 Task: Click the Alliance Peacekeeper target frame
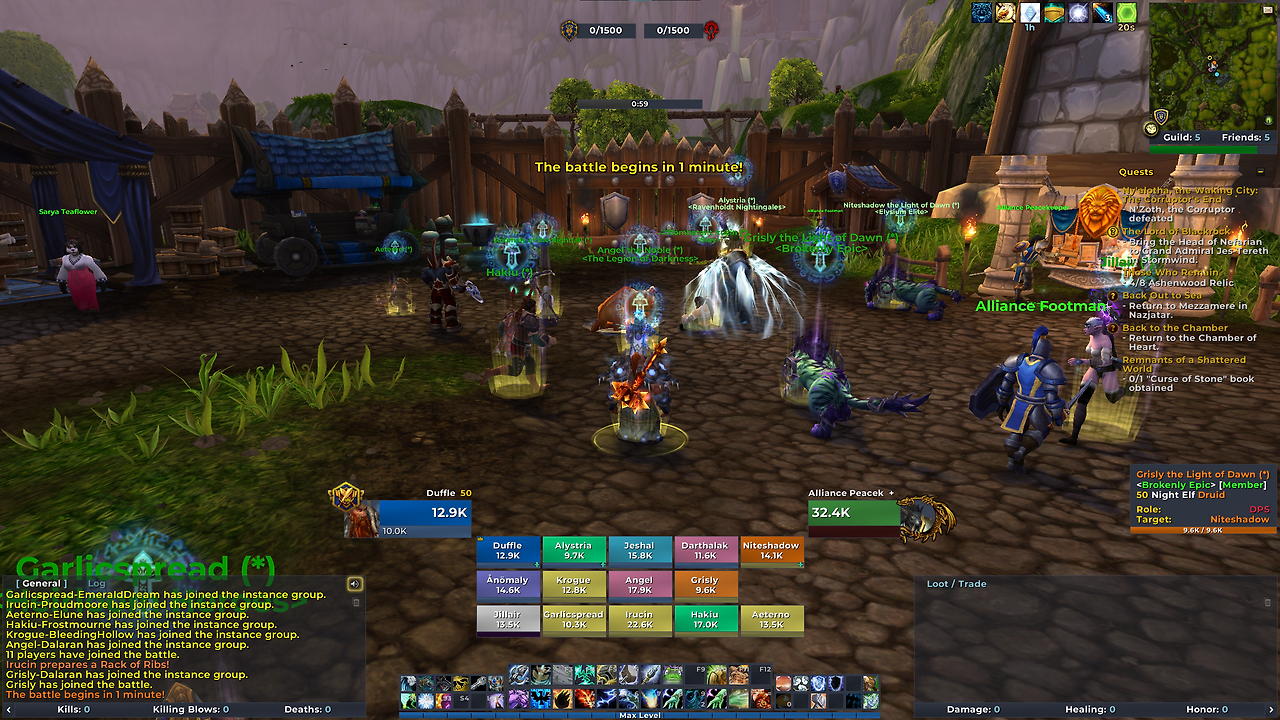coord(855,514)
